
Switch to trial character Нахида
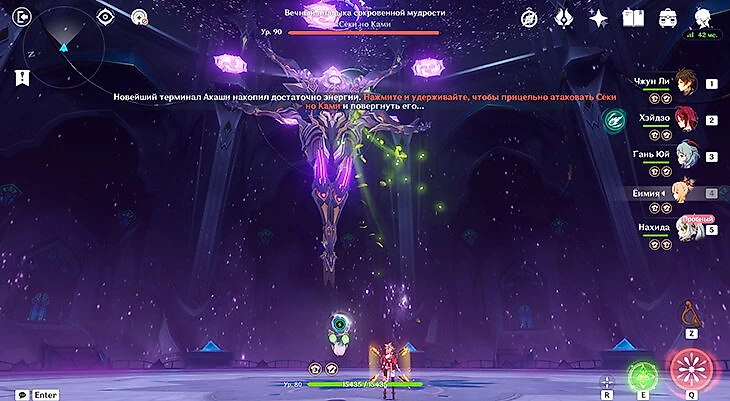[686, 229]
